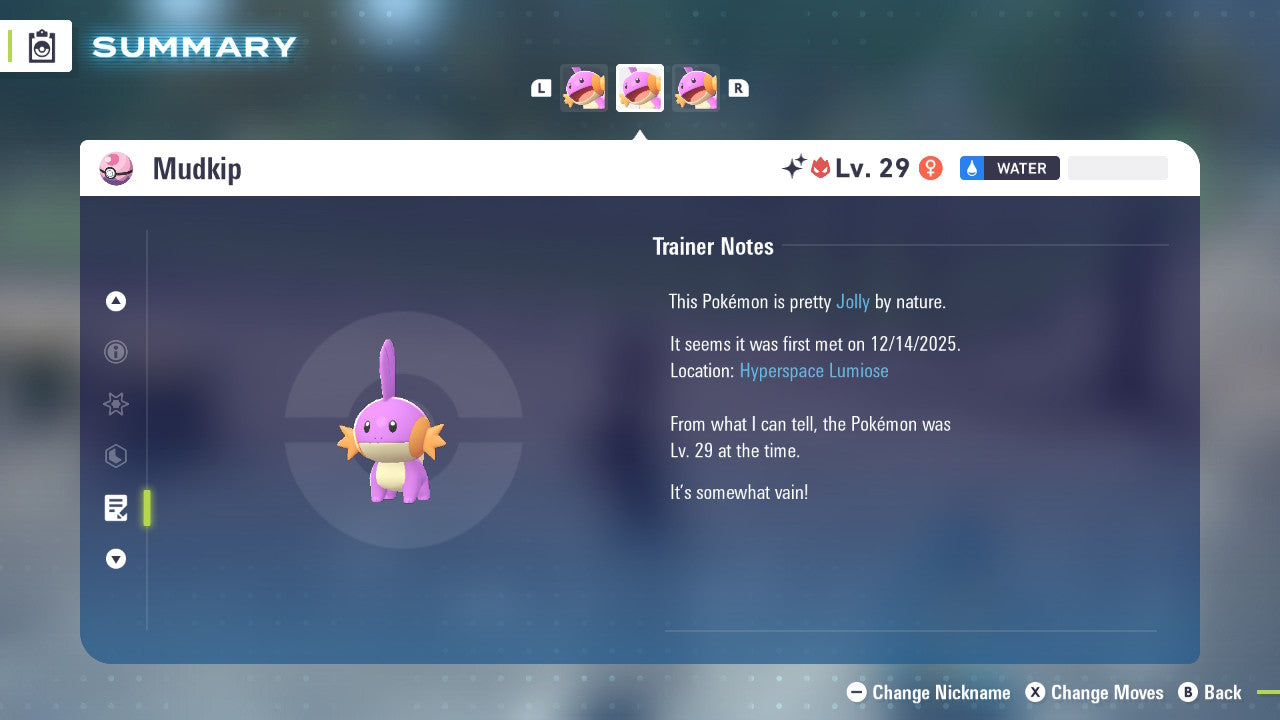Open the Hyperspace Lumiose location link

click(x=814, y=371)
